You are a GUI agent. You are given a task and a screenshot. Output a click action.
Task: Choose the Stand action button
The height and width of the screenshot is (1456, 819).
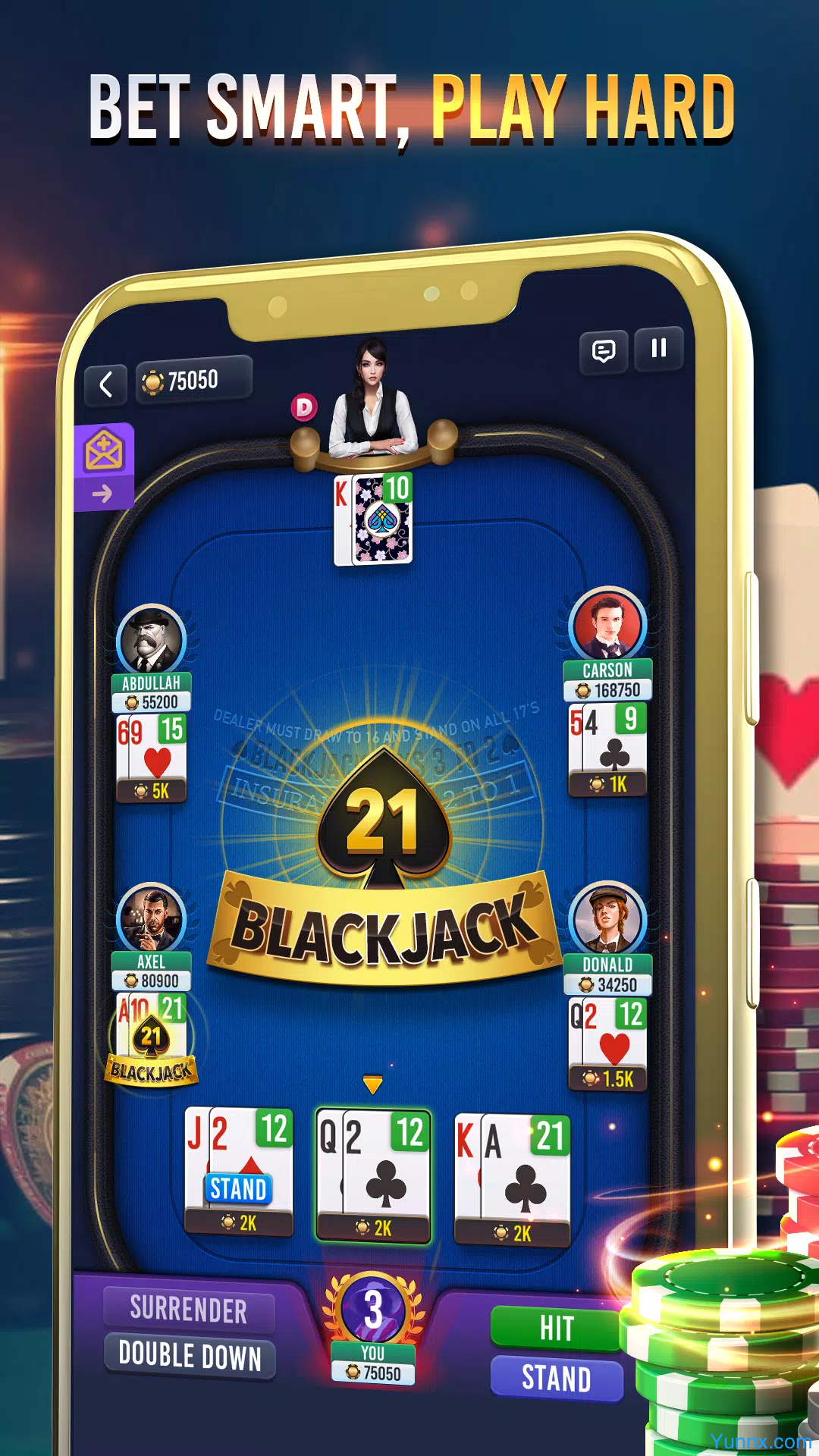(x=556, y=1378)
